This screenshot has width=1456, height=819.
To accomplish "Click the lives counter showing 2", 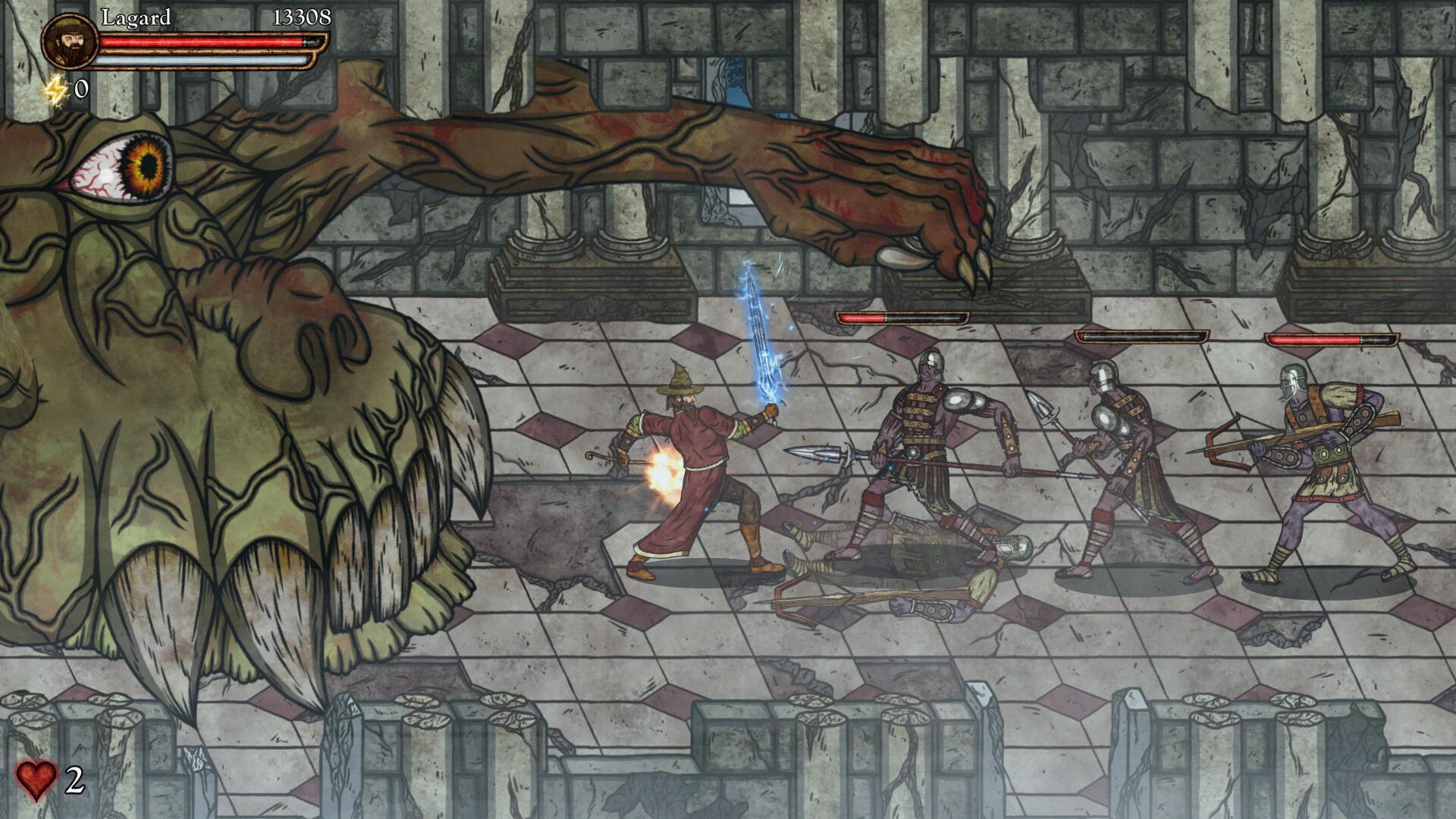I will [x=74, y=780].
